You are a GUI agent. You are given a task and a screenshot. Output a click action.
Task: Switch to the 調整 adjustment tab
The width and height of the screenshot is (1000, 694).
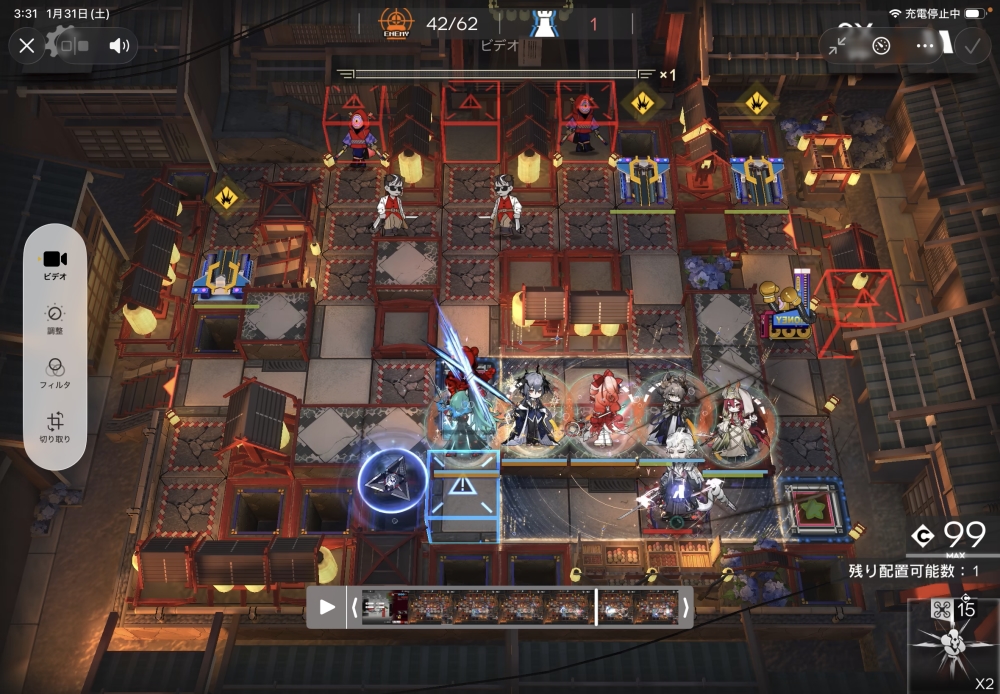[55, 318]
